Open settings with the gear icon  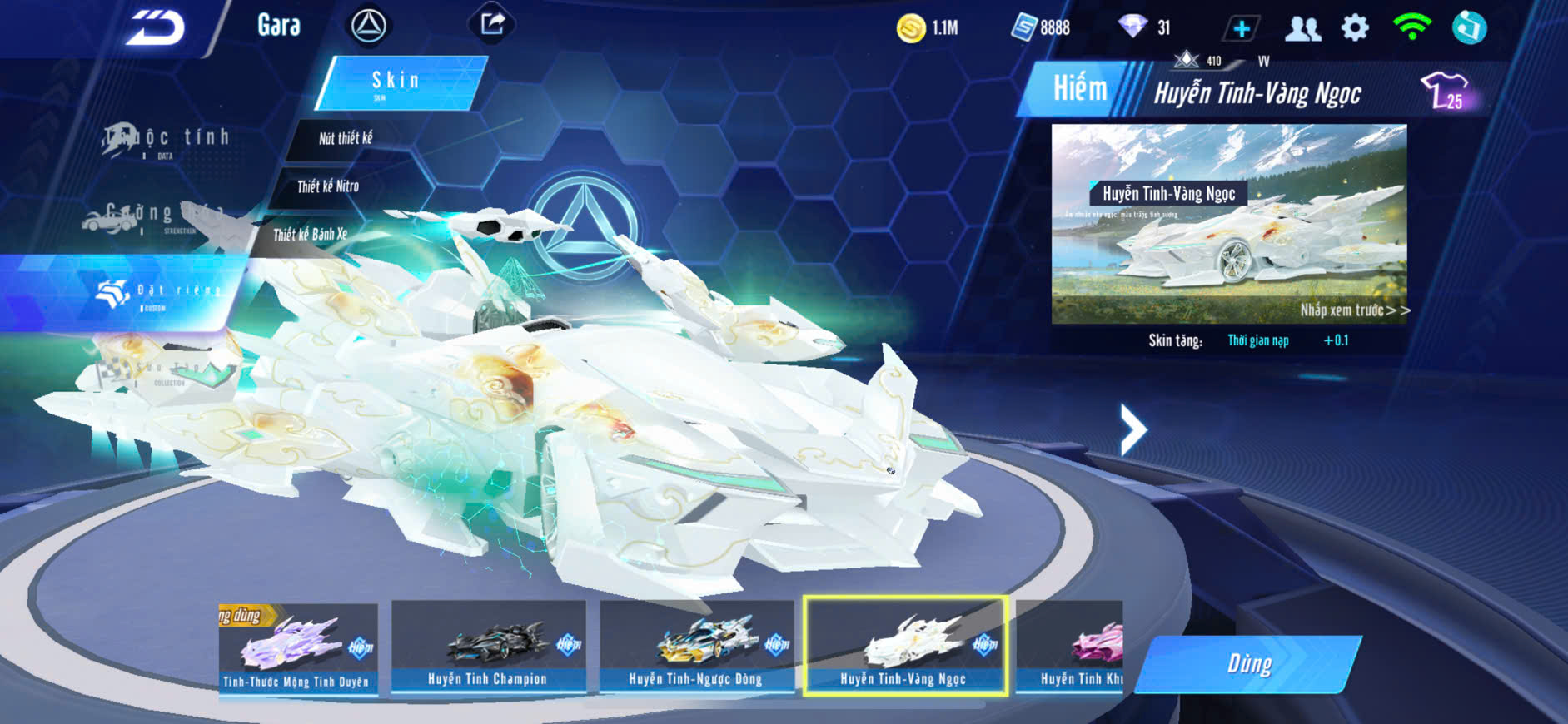1355,28
